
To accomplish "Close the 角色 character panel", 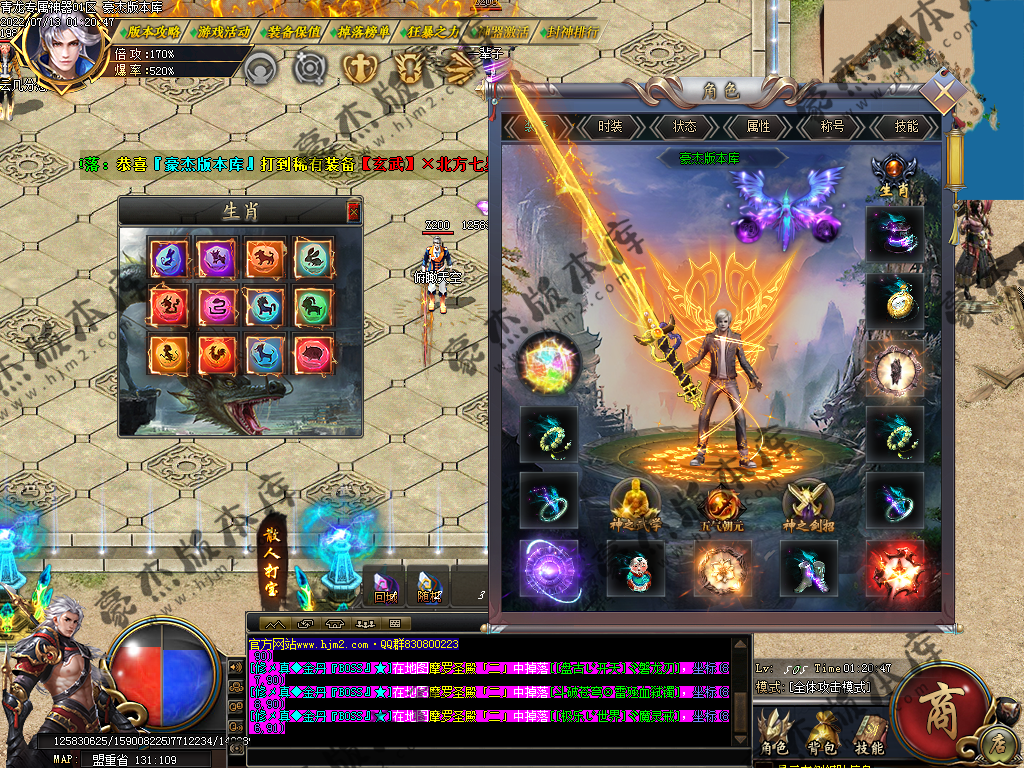I will tap(943, 92).
